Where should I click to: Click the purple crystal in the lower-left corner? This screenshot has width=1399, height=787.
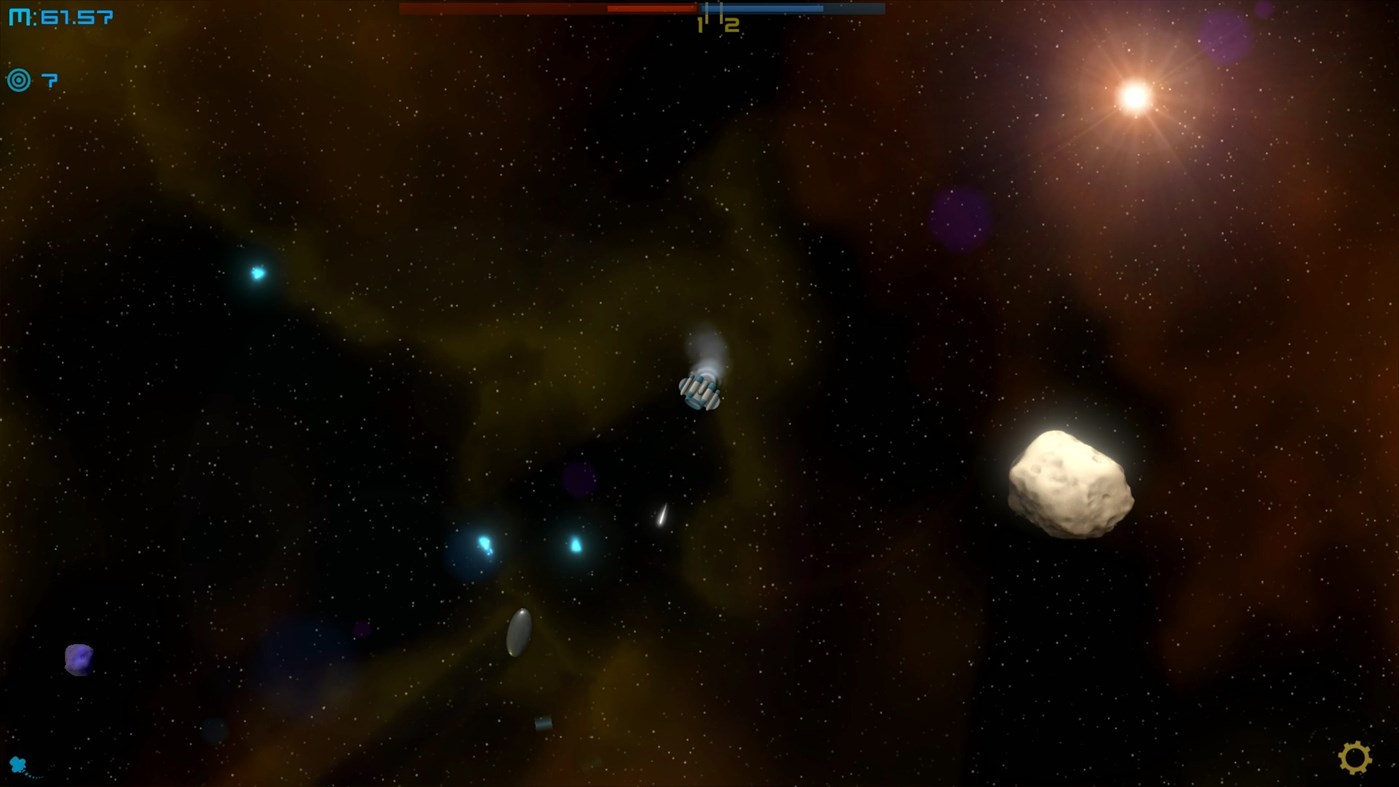pos(78,660)
